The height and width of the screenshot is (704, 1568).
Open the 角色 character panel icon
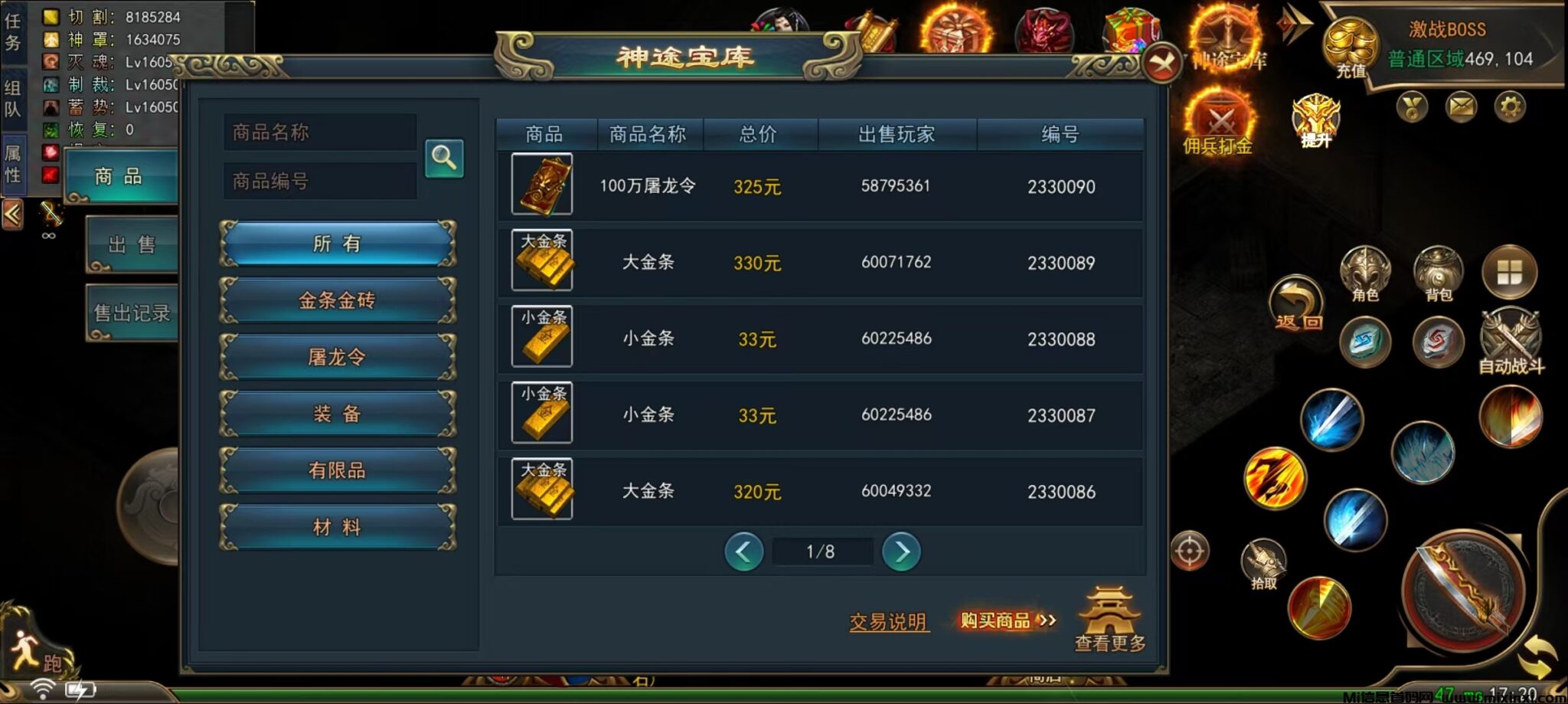click(x=1367, y=272)
